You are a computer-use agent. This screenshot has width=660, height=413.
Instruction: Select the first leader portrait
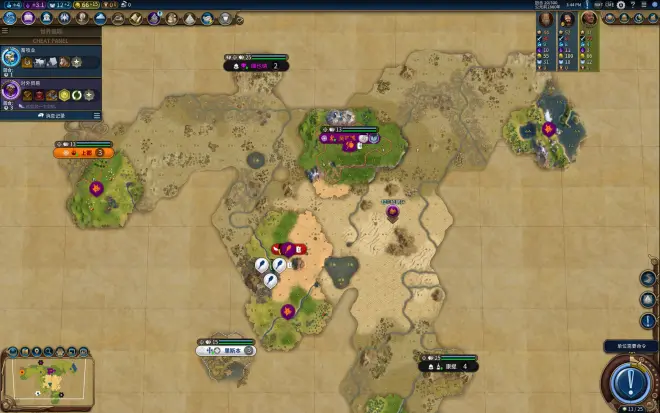[x=546, y=18]
